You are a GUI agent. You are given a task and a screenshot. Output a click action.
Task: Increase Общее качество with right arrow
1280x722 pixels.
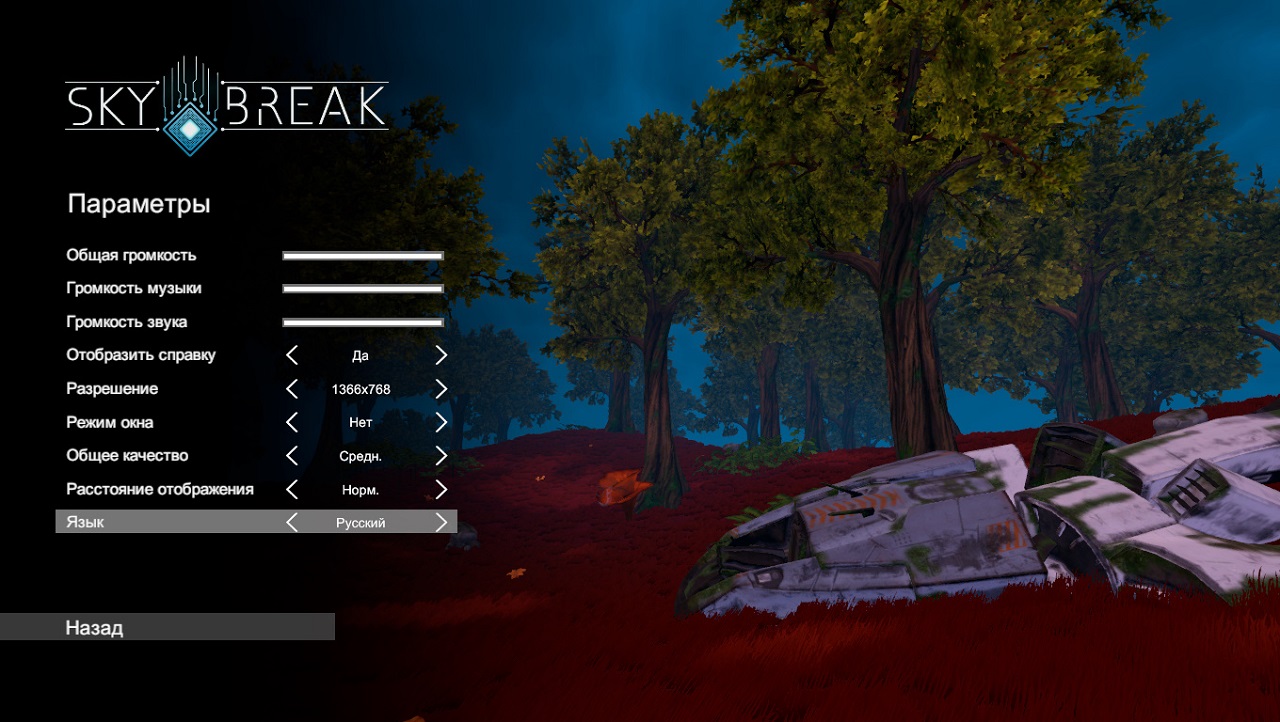[x=441, y=456]
